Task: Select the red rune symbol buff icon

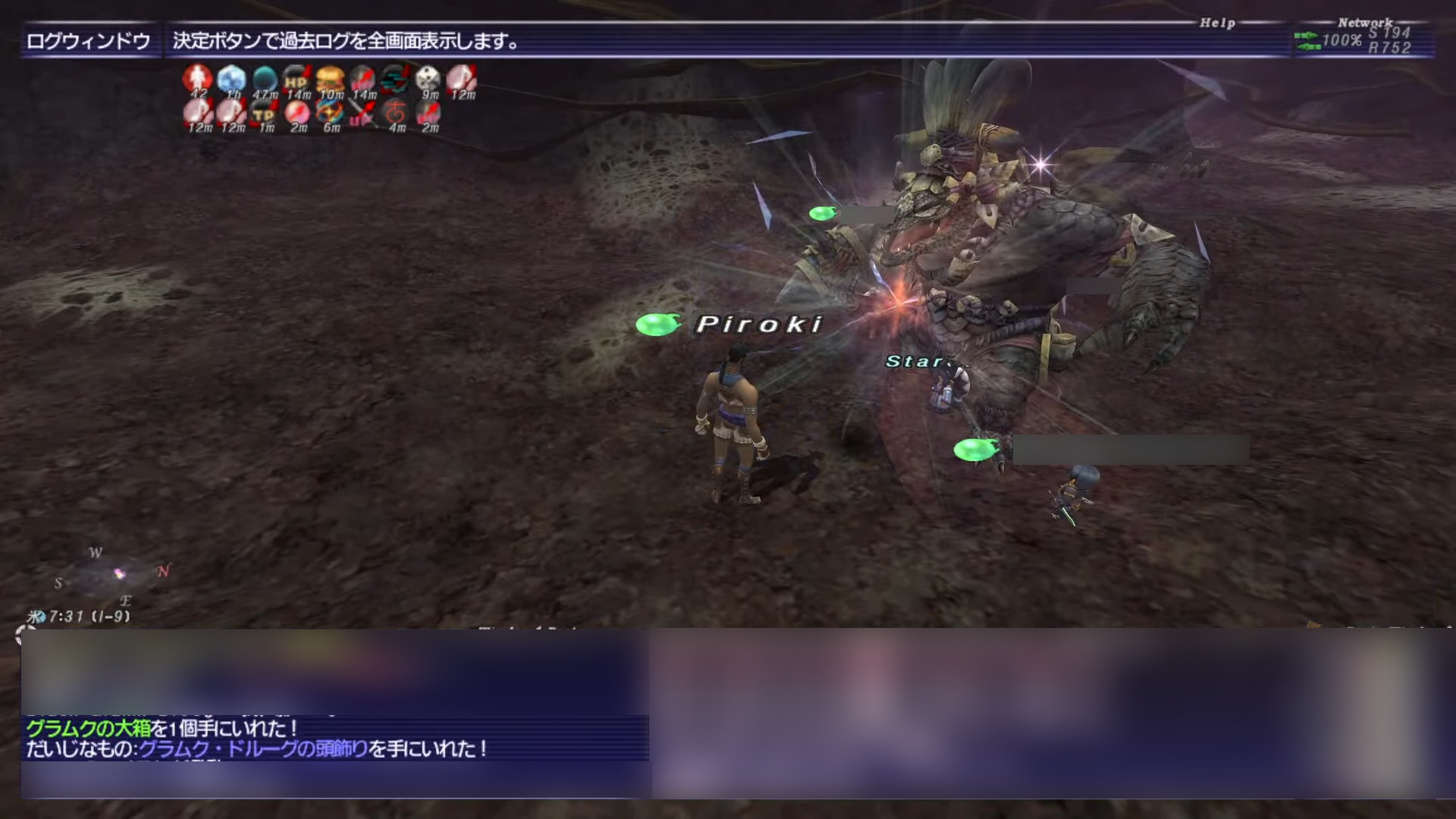Action: (x=395, y=114)
